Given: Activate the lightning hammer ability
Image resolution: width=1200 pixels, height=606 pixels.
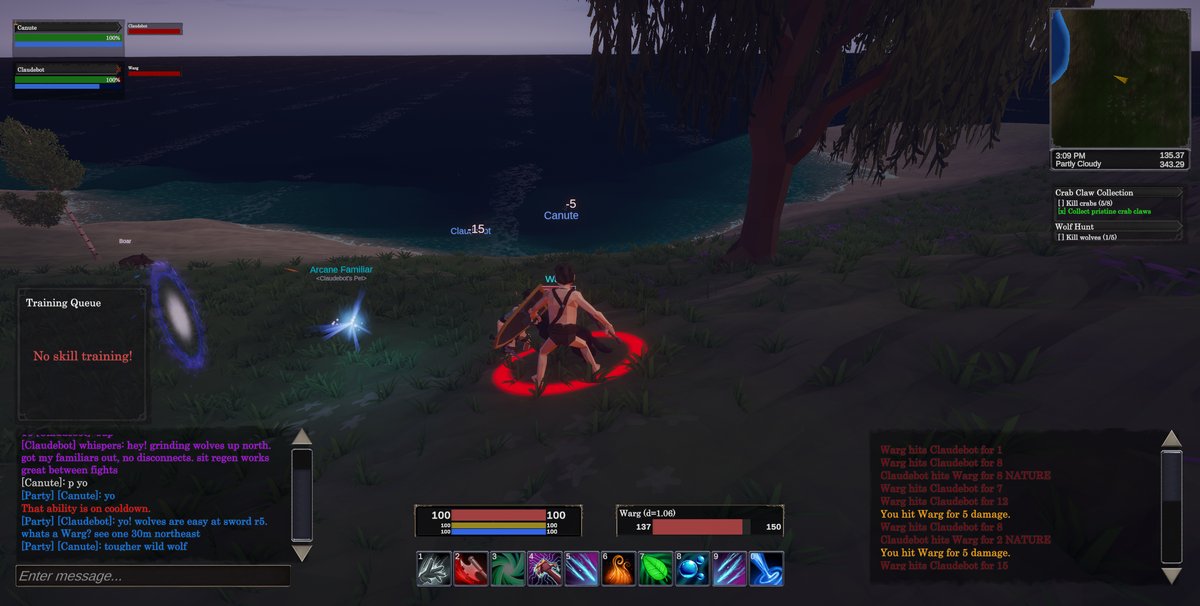Looking at the screenshot, I should [544, 569].
